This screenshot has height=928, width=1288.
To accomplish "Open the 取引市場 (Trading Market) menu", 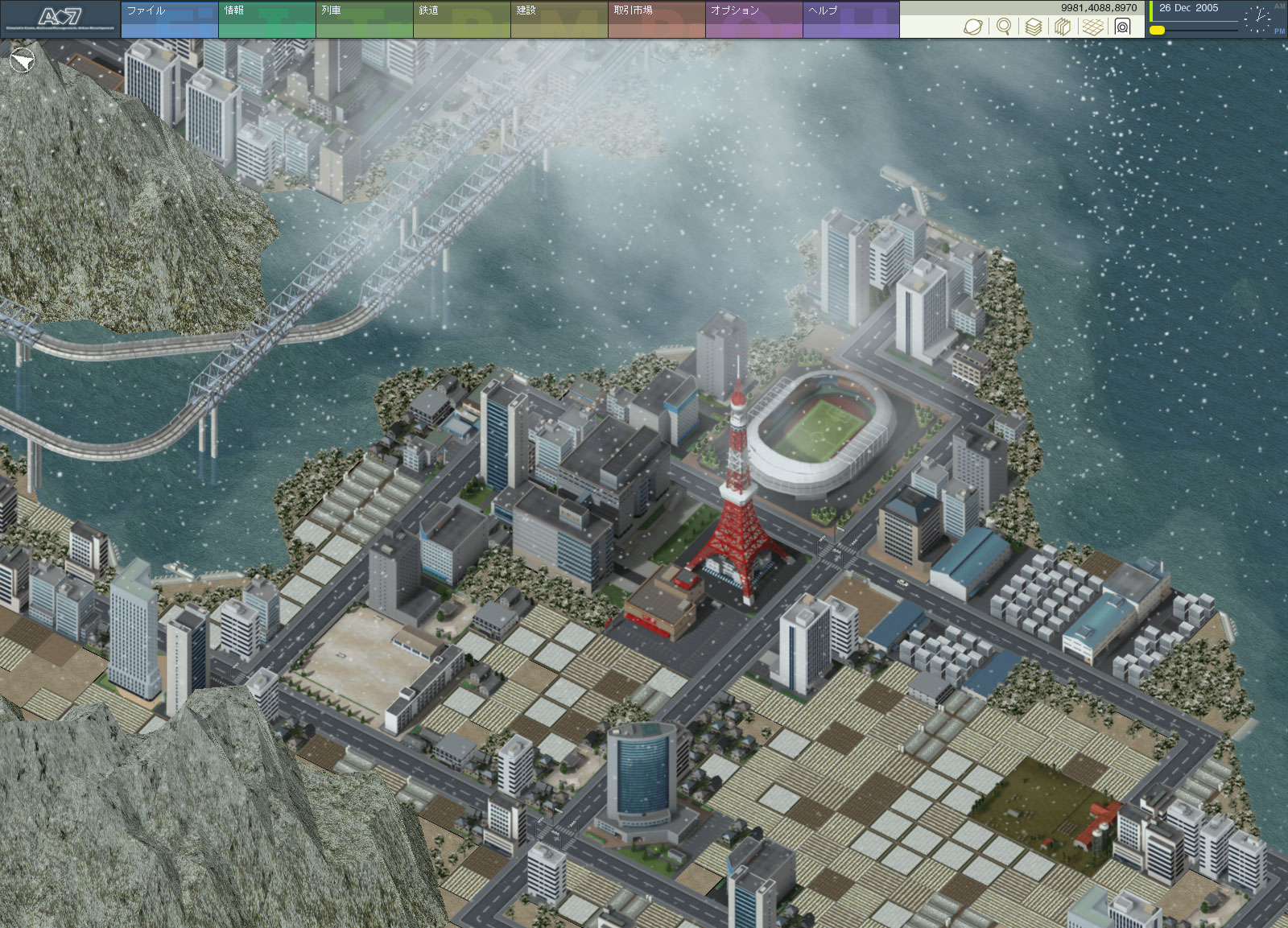I will [656, 19].
